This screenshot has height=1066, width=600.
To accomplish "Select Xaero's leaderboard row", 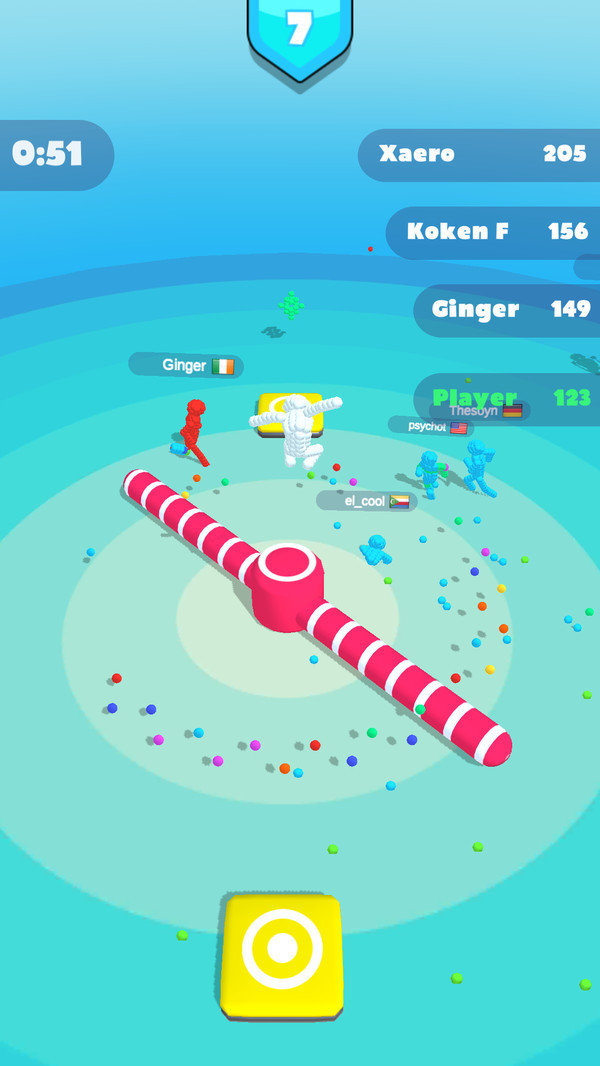I will 480,154.
